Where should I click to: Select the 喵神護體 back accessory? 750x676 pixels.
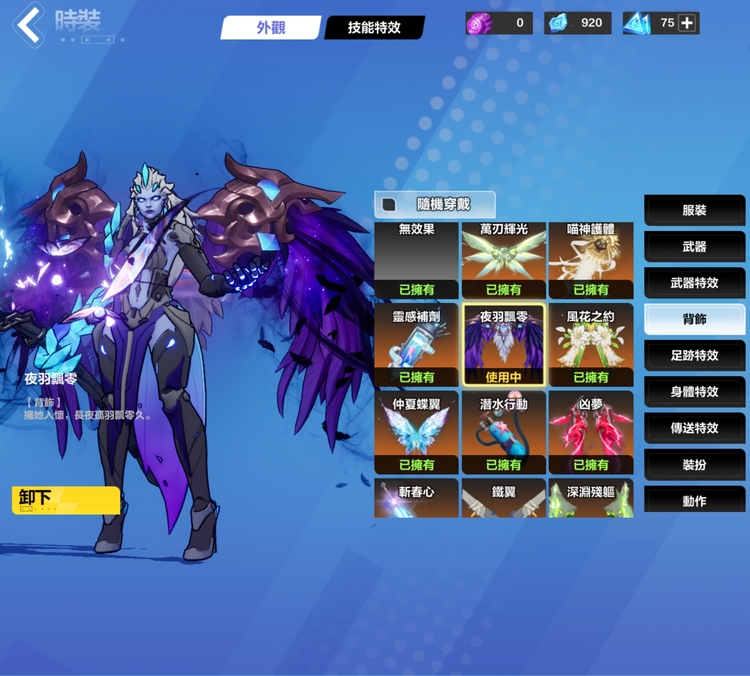tap(590, 260)
